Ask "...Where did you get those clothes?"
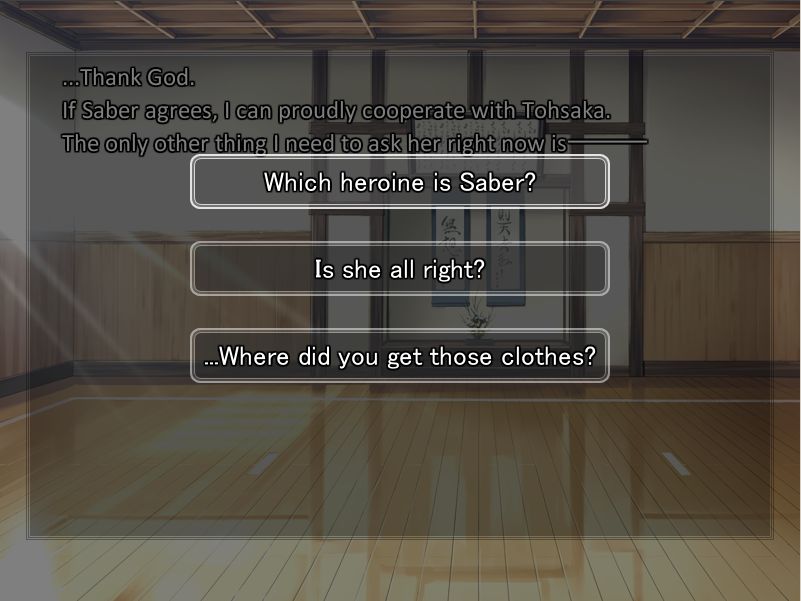Image resolution: width=801 pixels, height=601 pixels. (x=400, y=356)
